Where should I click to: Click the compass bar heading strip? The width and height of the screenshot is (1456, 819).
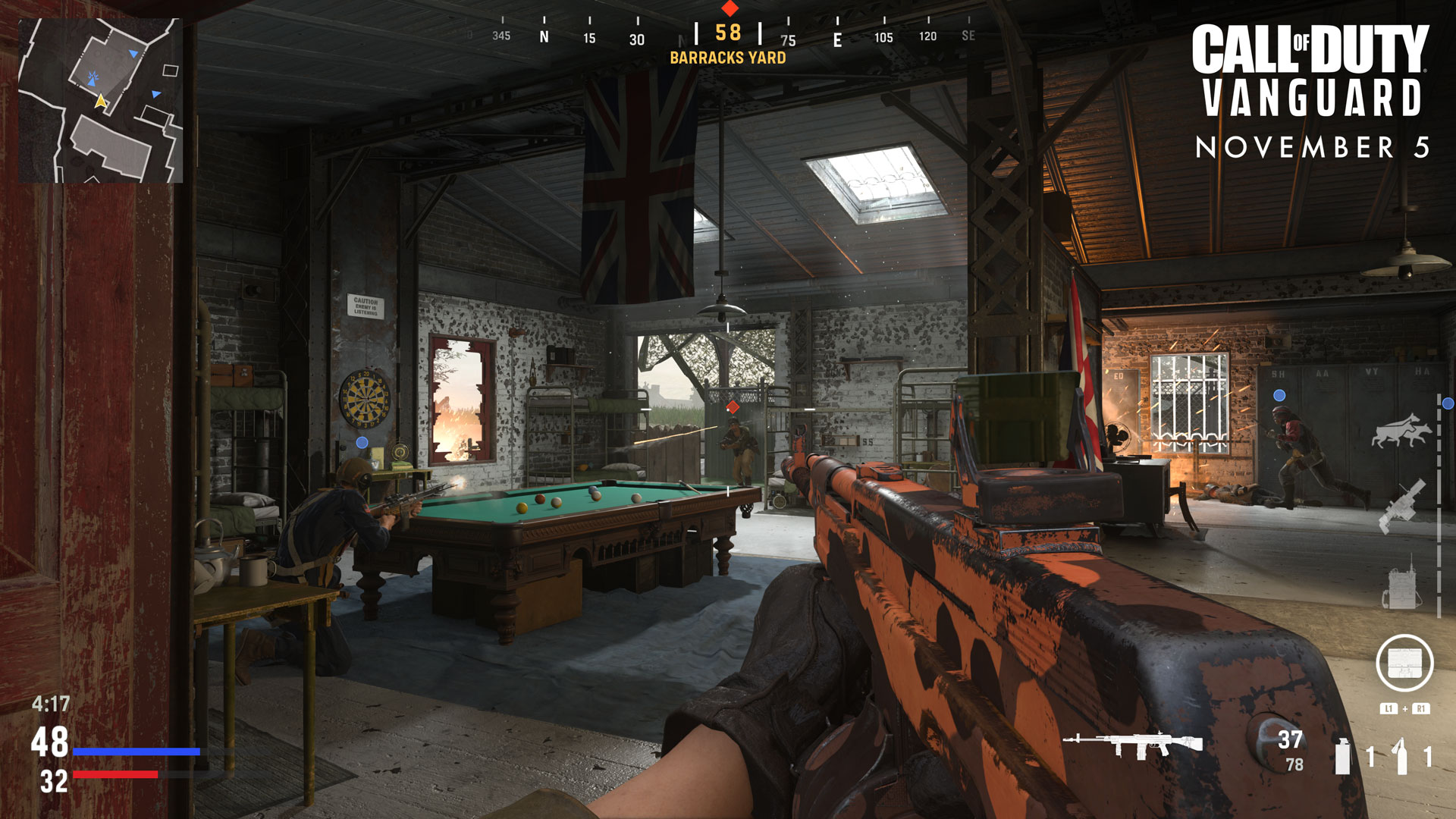point(728,36)
